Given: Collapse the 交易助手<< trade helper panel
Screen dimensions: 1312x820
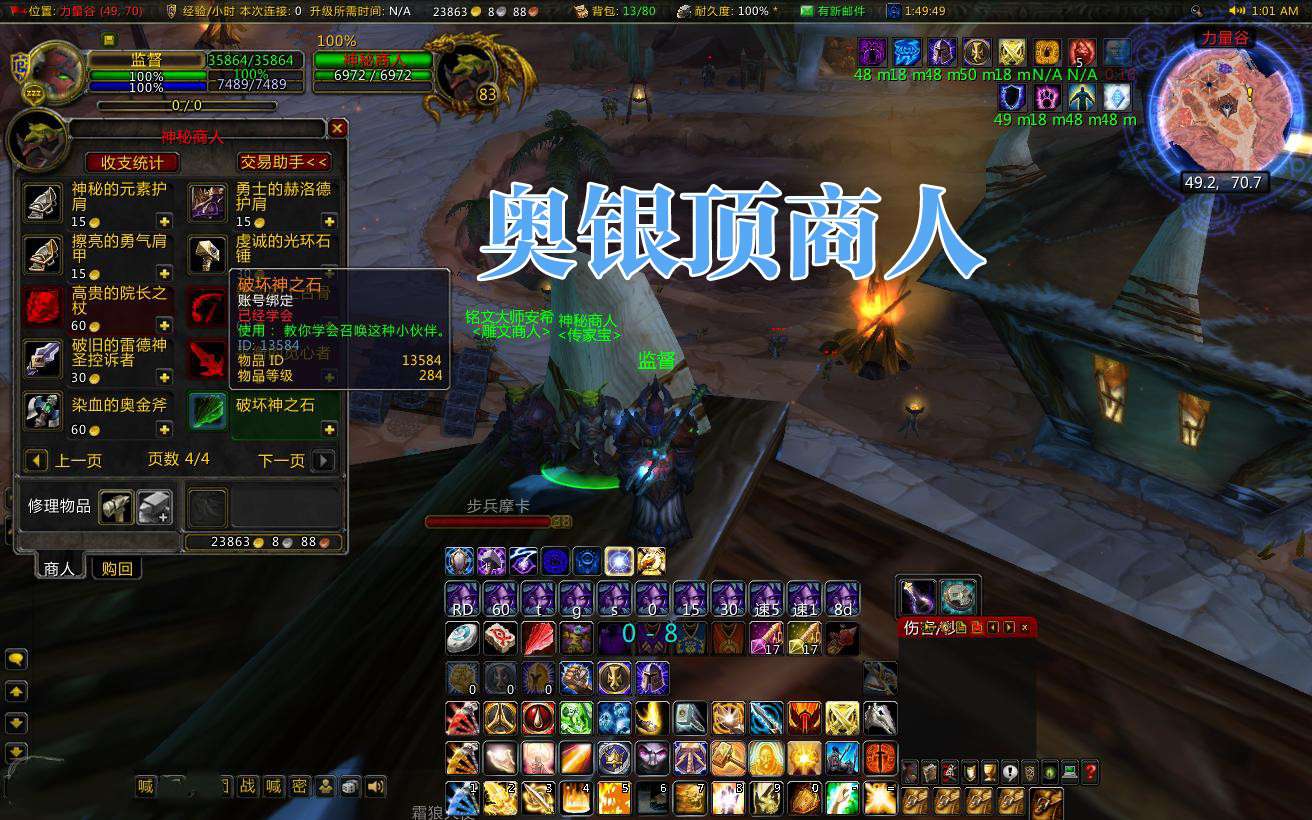Looking at the screenshot, I should point(282,161).
